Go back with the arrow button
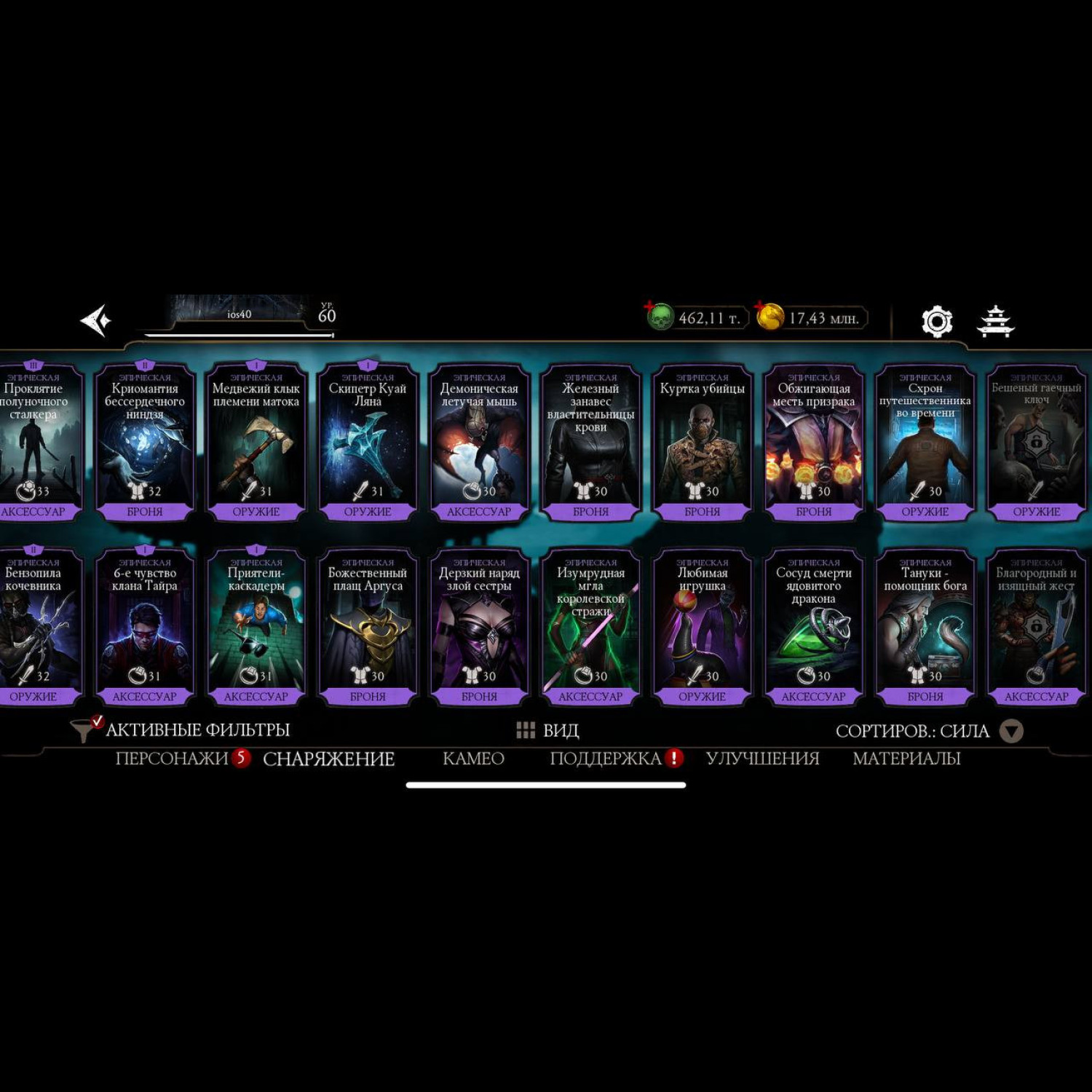 point(96,320)
